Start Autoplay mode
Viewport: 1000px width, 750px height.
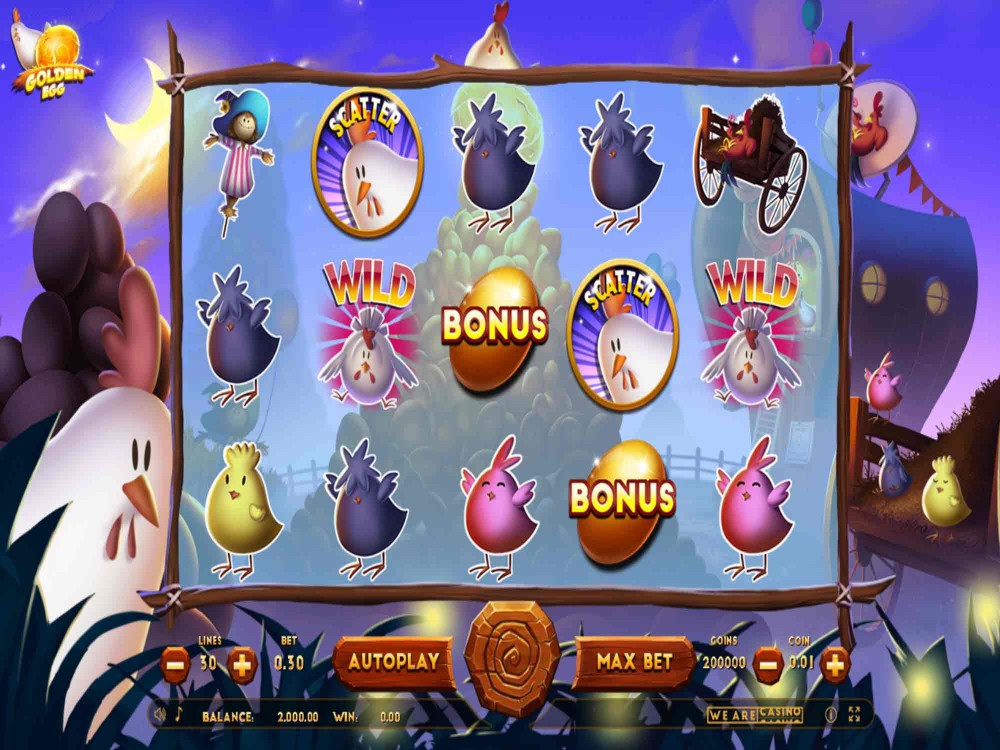click(393, 662)
